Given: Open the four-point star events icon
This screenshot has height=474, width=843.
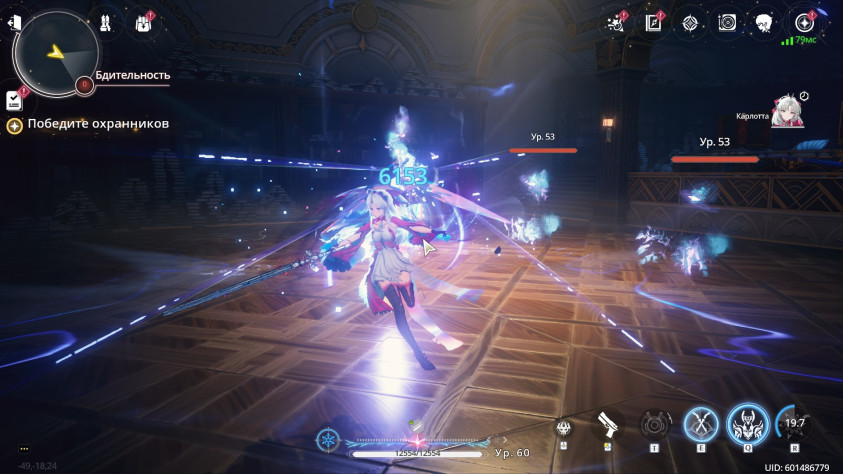Looking at the screenshot, I should (690, 22).
